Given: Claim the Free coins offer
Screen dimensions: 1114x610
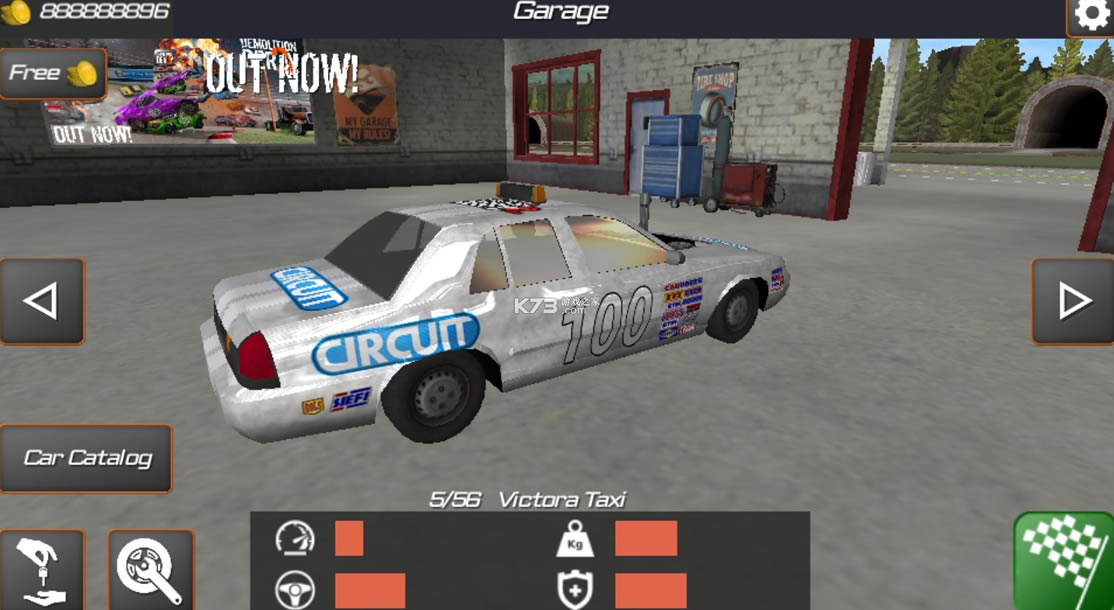Looking at the screenshot, I should pos(53,73).
